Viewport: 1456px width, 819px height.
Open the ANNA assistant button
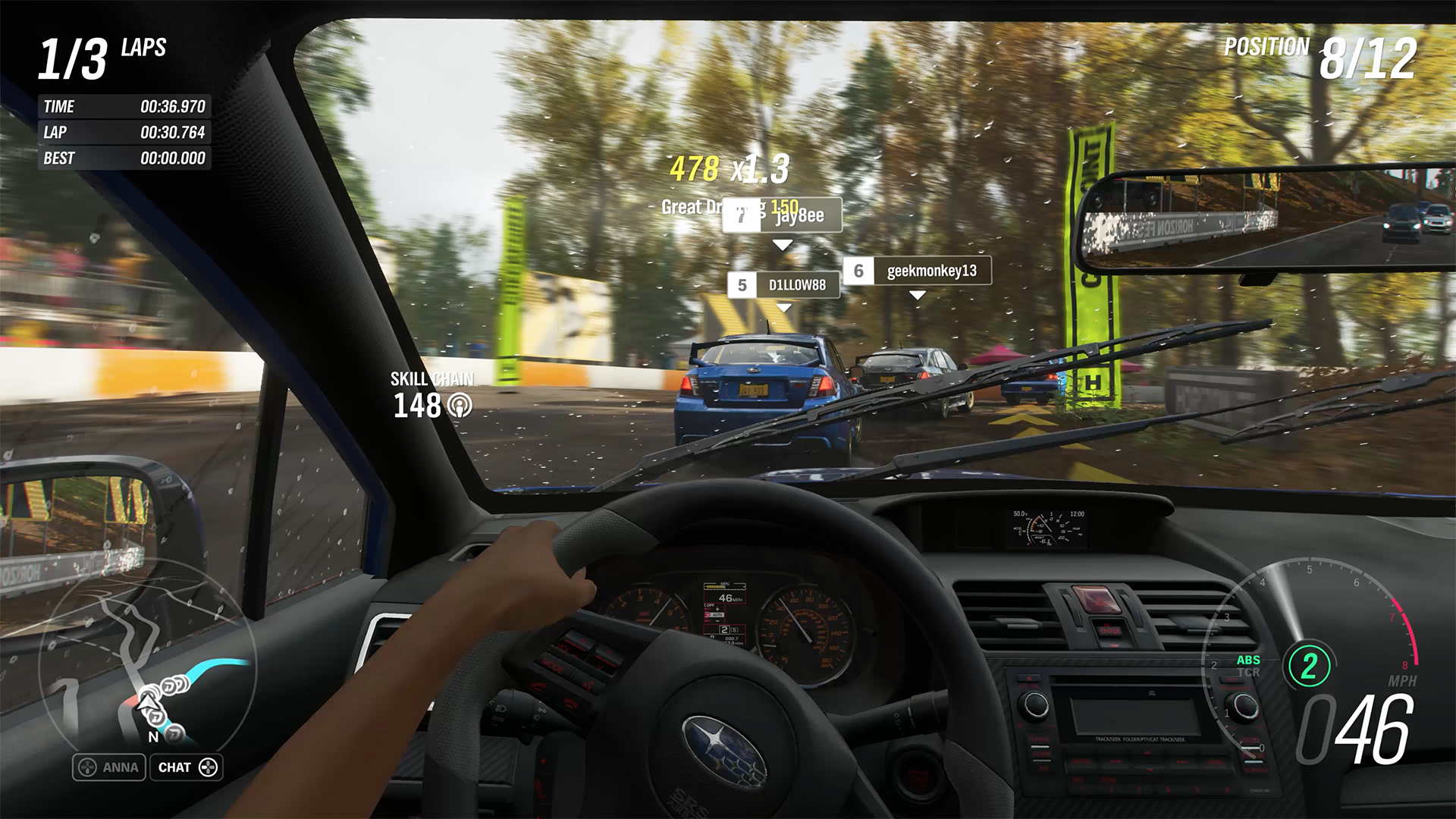point(109,767)
